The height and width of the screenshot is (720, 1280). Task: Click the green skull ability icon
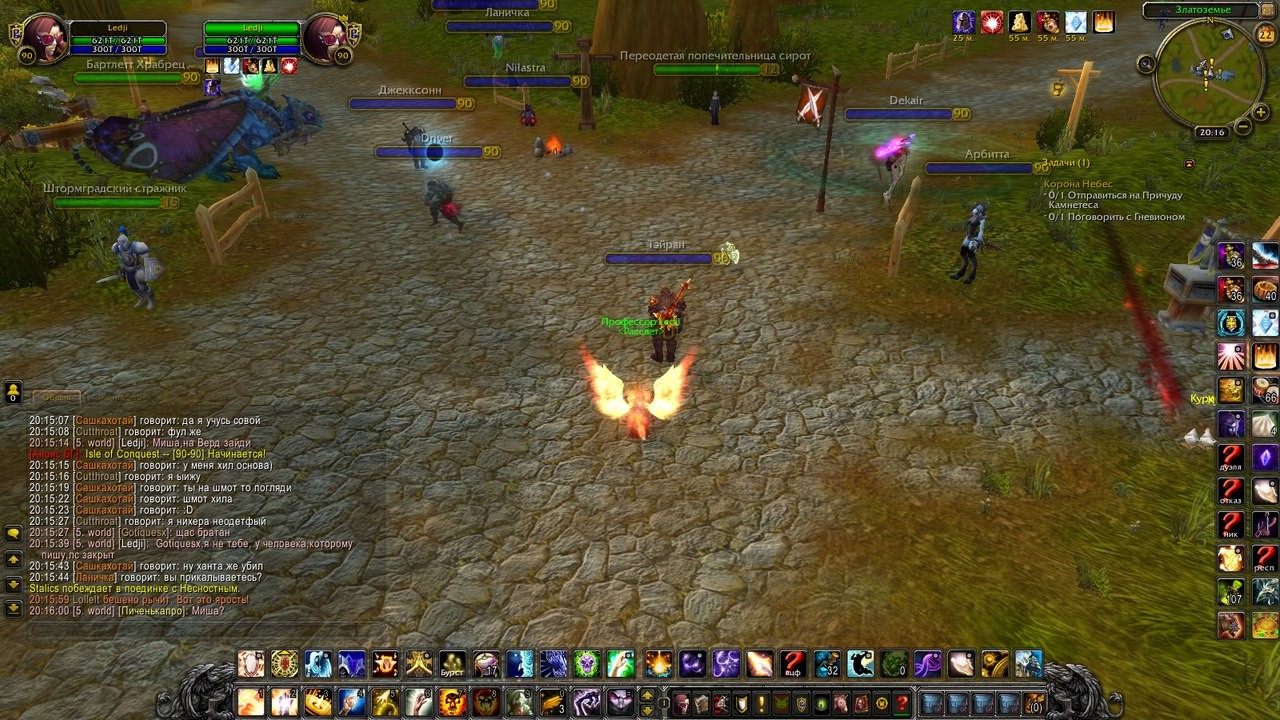point(587,664)
